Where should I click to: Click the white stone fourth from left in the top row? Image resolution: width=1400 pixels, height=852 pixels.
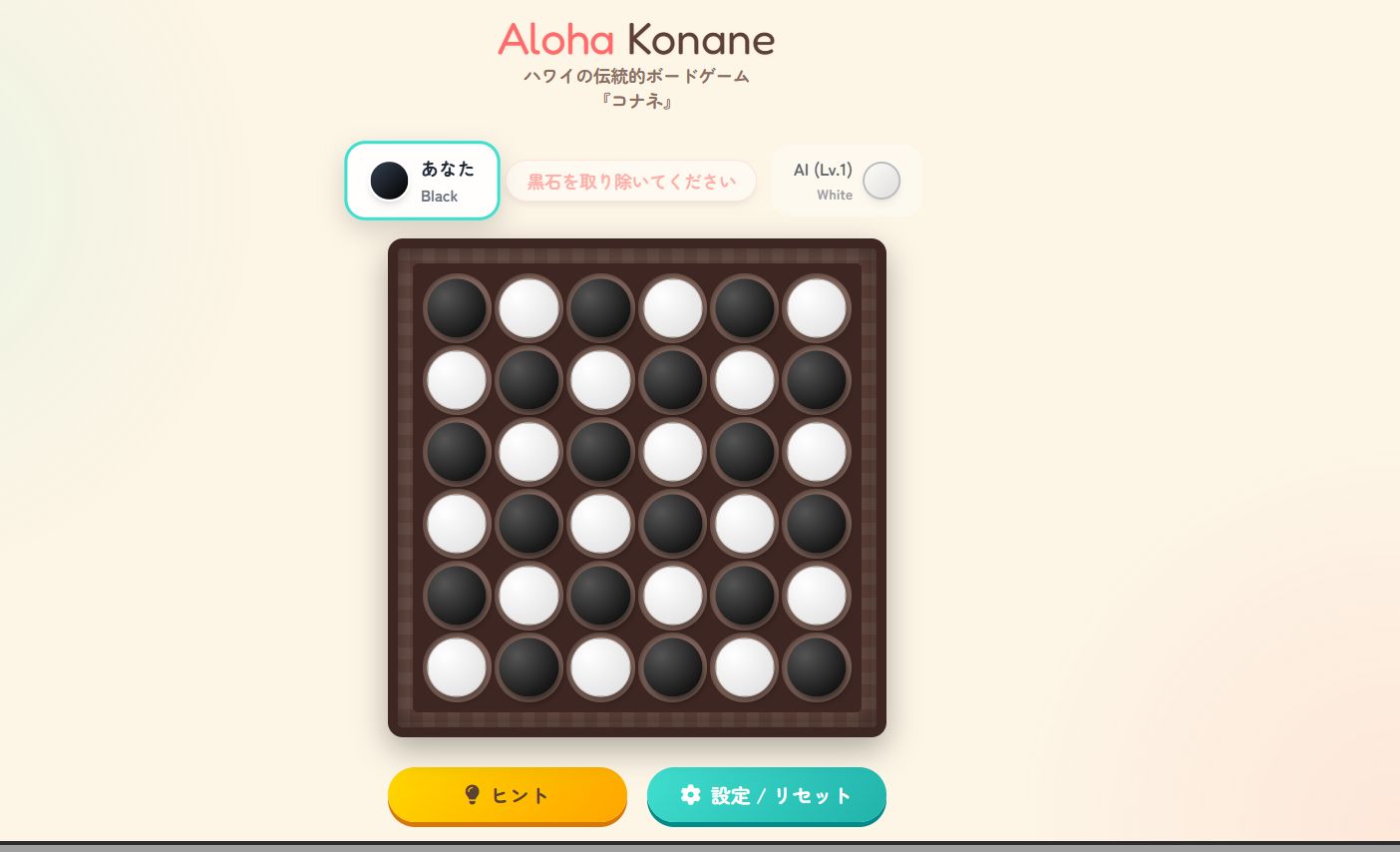(672, 307)
